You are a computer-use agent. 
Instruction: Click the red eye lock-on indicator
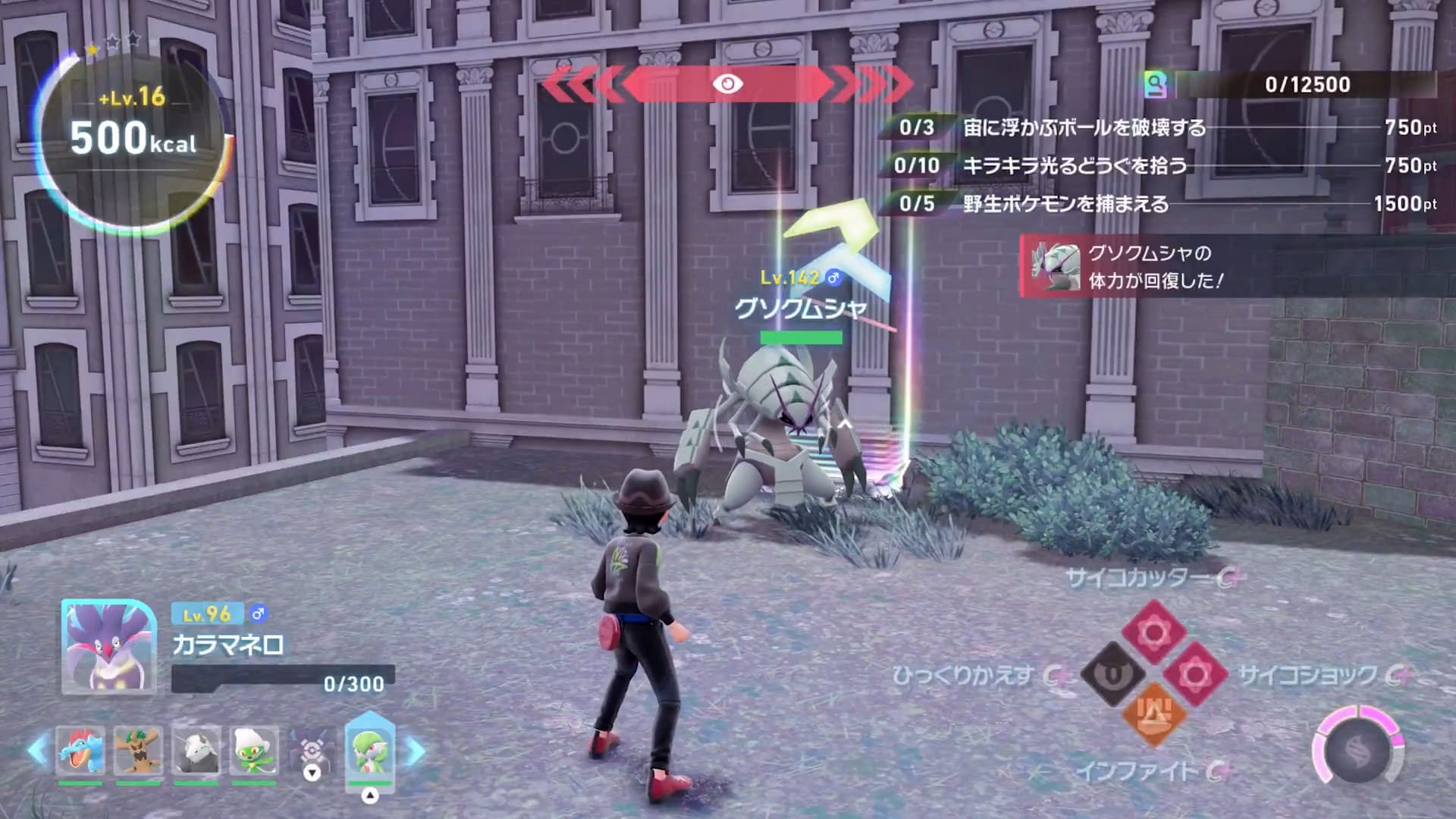(x=727, y=83)
